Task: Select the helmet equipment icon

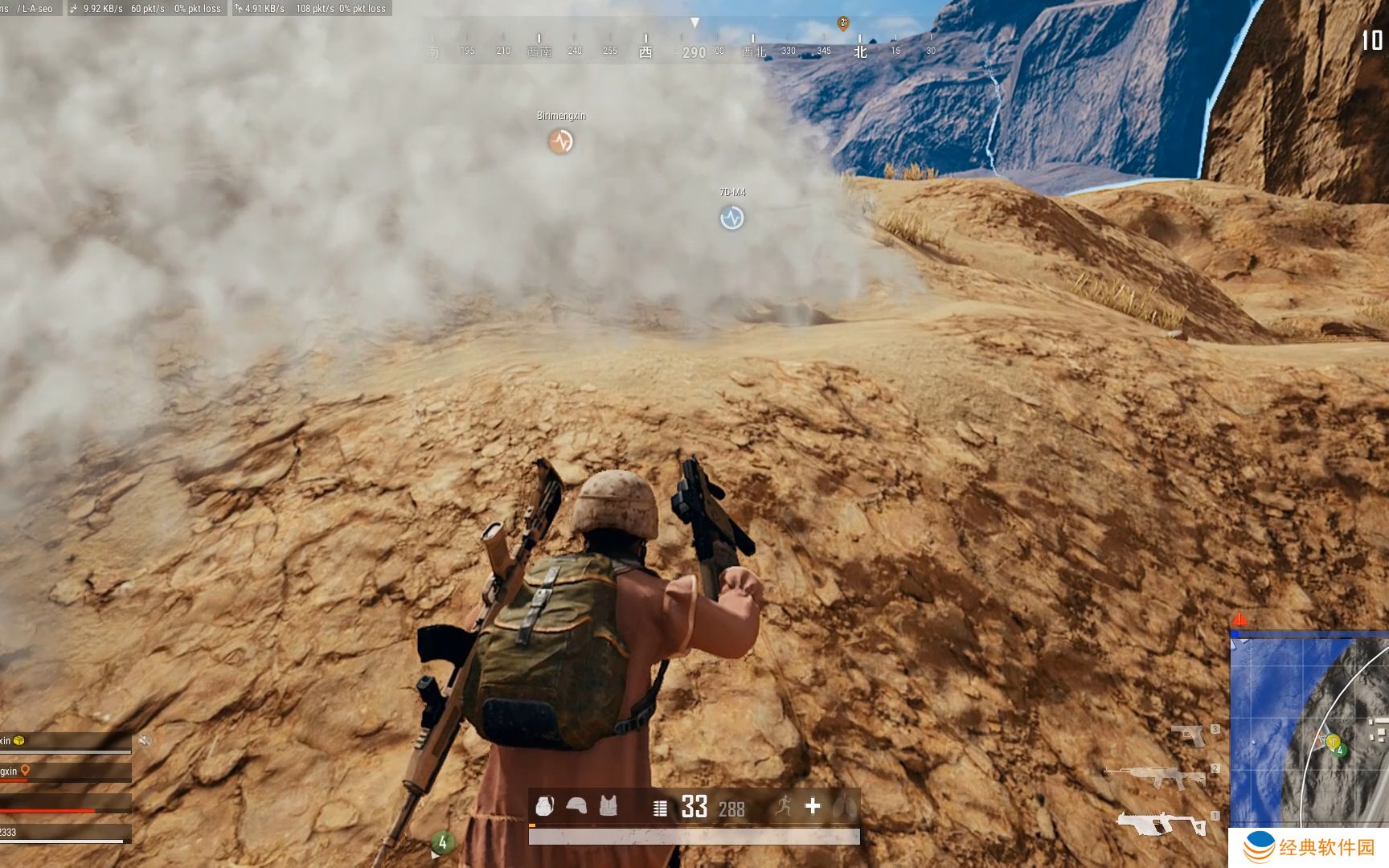Action: (576, 806)
